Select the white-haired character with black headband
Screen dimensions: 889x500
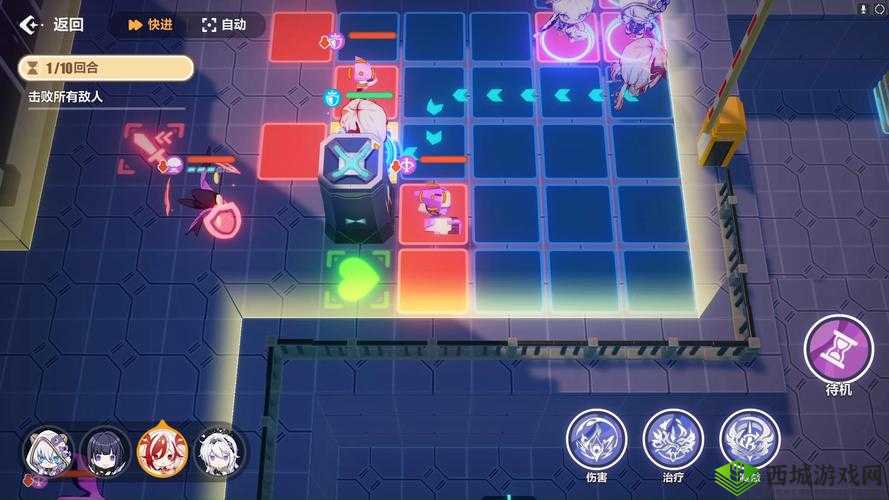tap(220, 452)
